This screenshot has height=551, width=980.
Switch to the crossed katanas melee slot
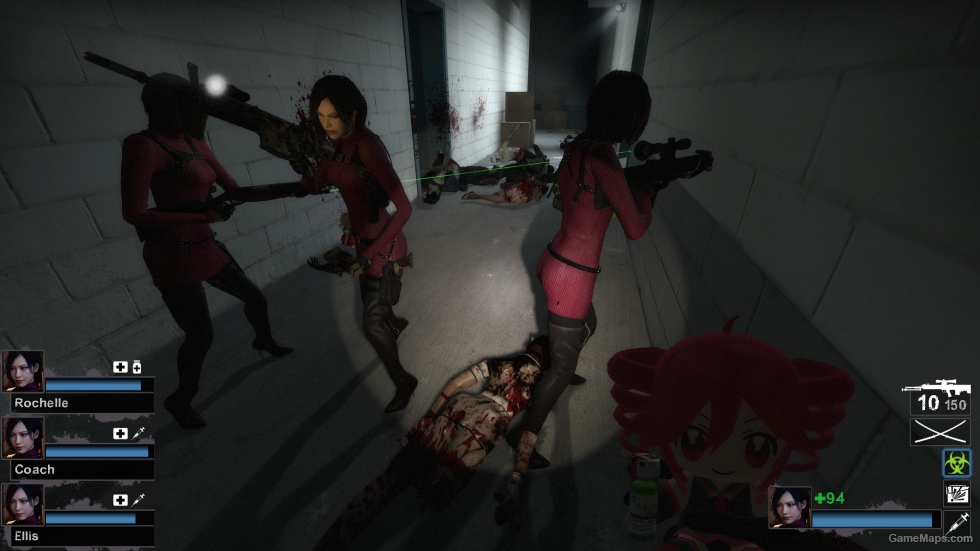click(939, 432)
